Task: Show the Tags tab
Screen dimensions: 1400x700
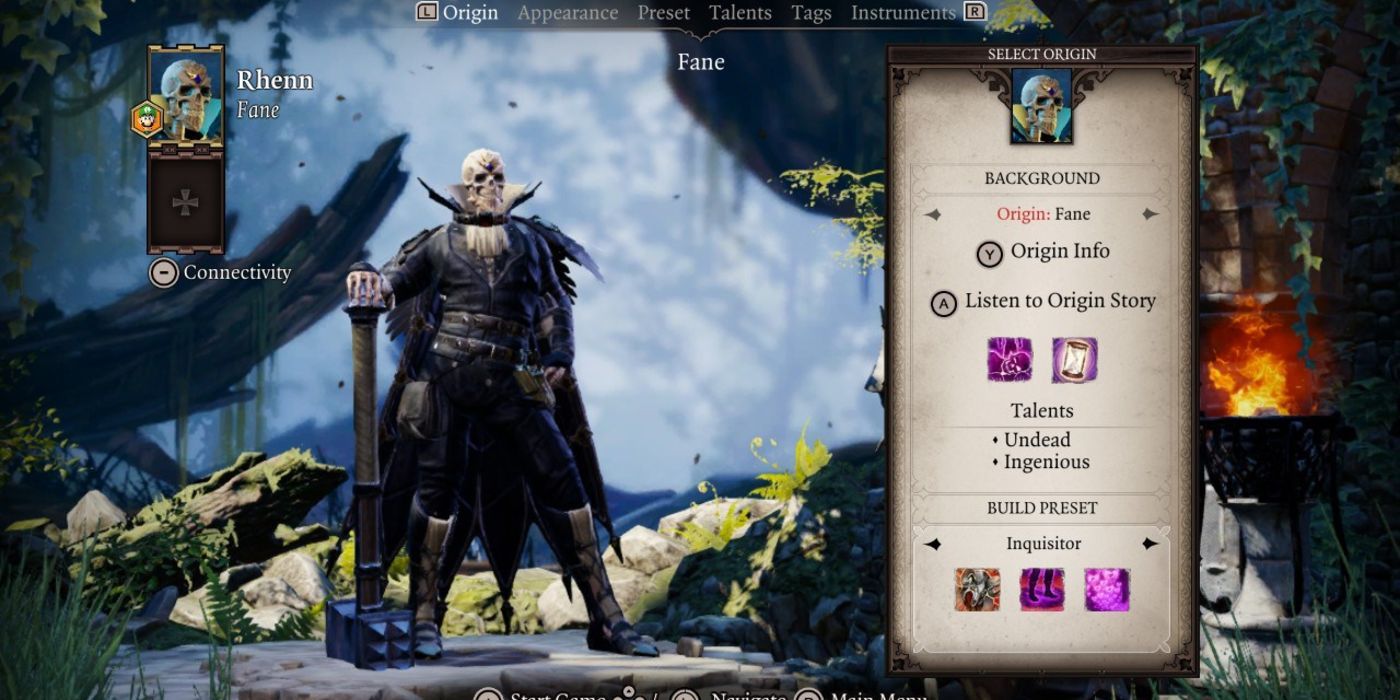Action: point(811,13)
